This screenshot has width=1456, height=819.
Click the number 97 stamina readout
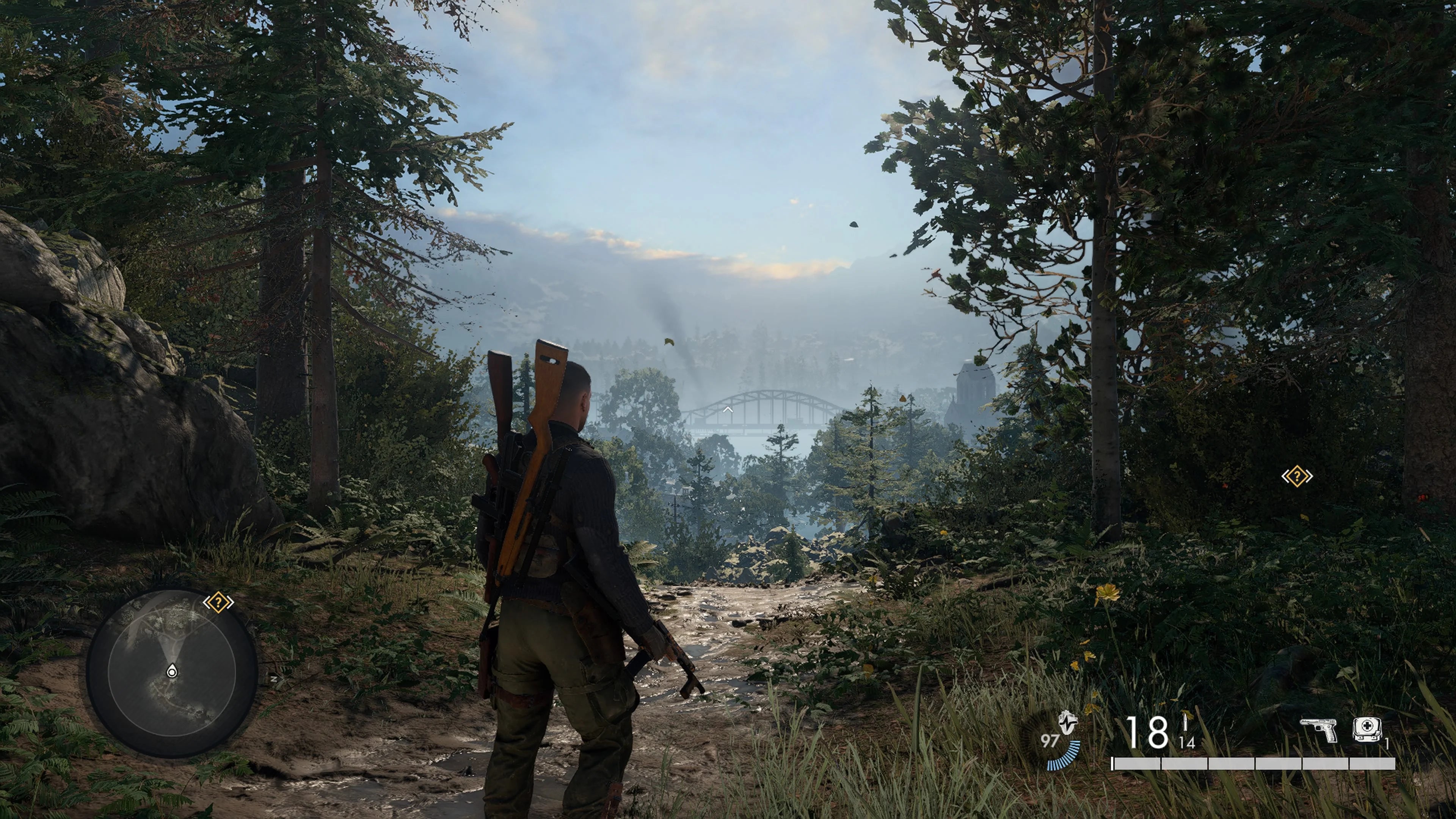[1049, 742]
